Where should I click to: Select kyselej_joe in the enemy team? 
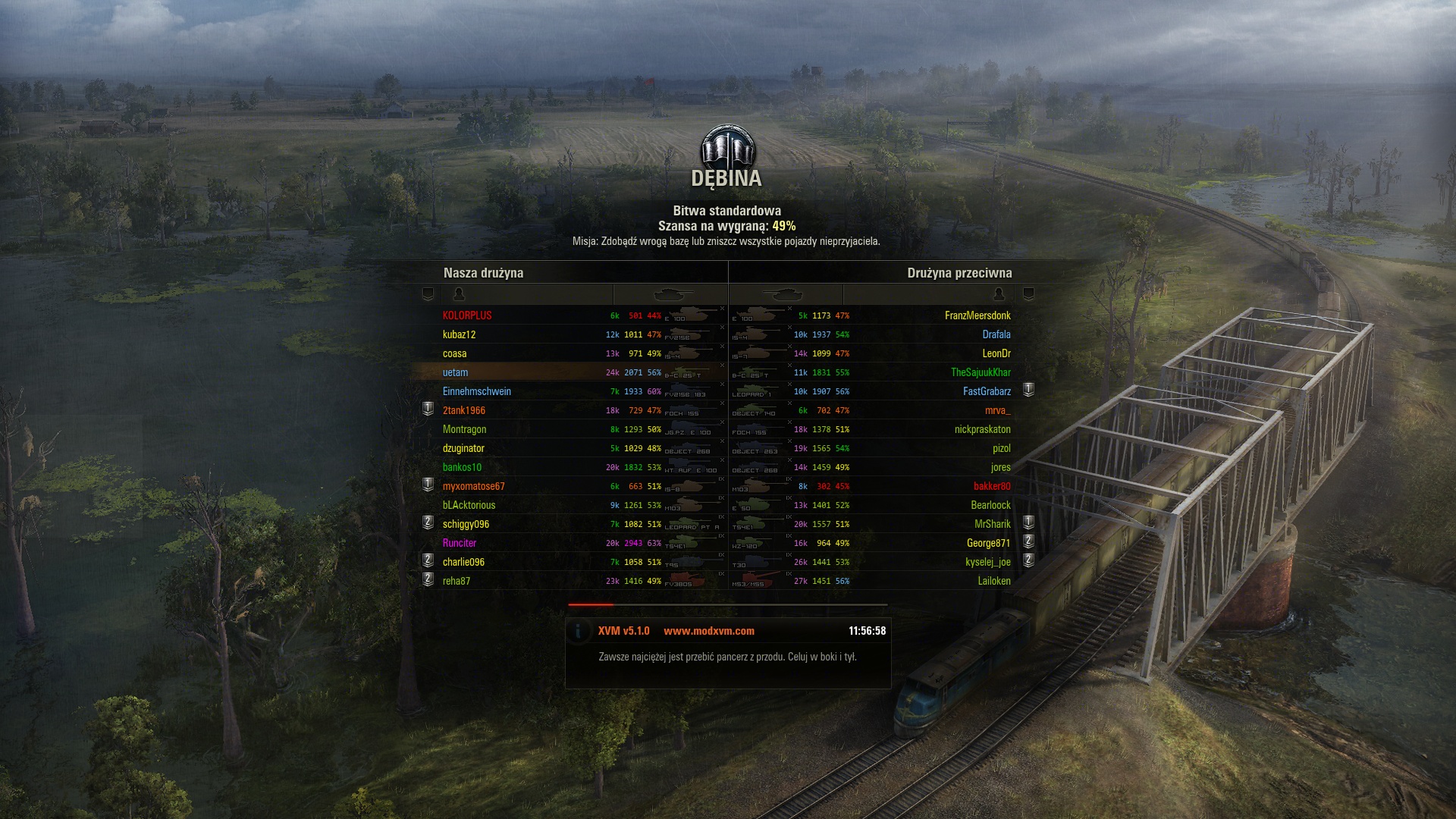(988, 562)
